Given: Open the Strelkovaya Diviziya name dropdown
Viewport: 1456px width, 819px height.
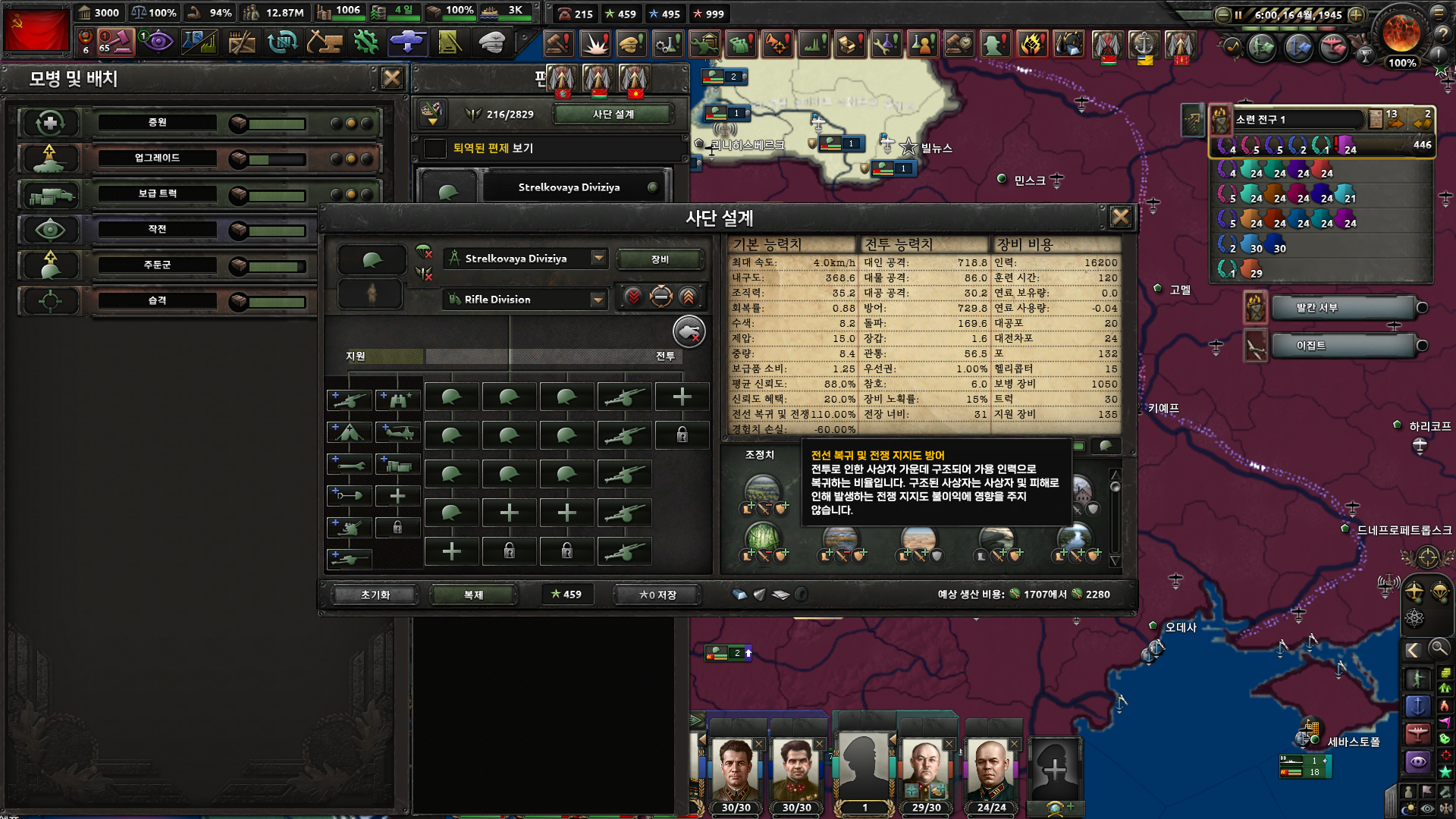Looking at the screenshot, I should [598, 259].
